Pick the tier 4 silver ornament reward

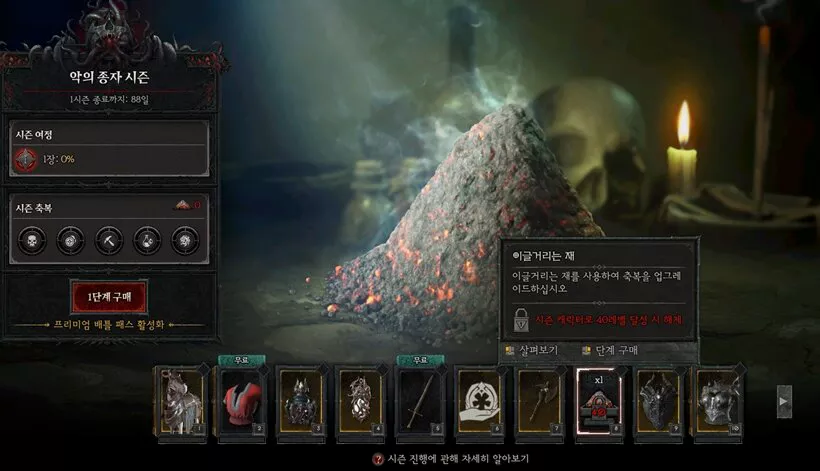pos(360,403)
